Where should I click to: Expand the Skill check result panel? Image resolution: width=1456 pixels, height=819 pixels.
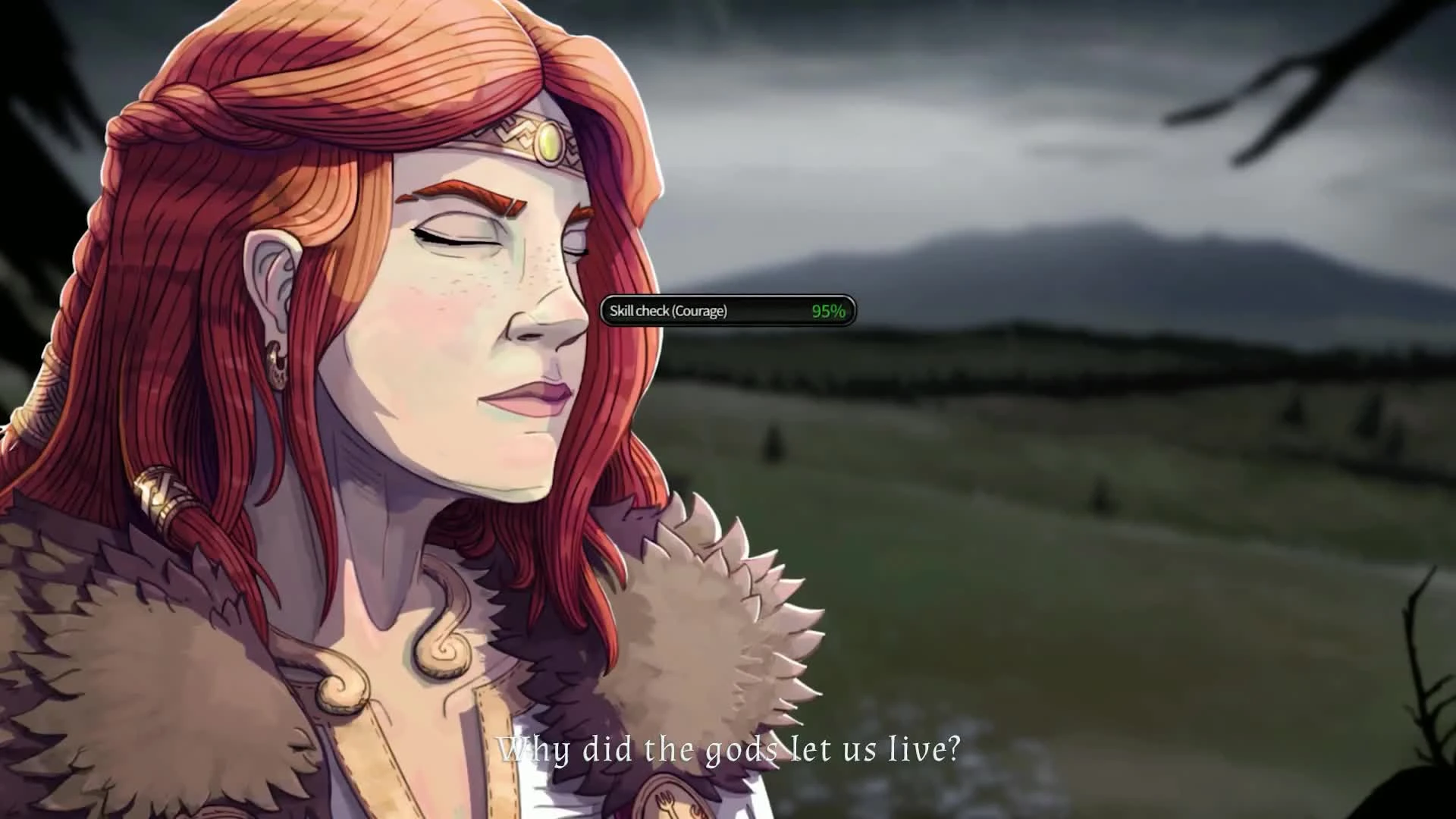pyautogui.click(x=728, y=310)
